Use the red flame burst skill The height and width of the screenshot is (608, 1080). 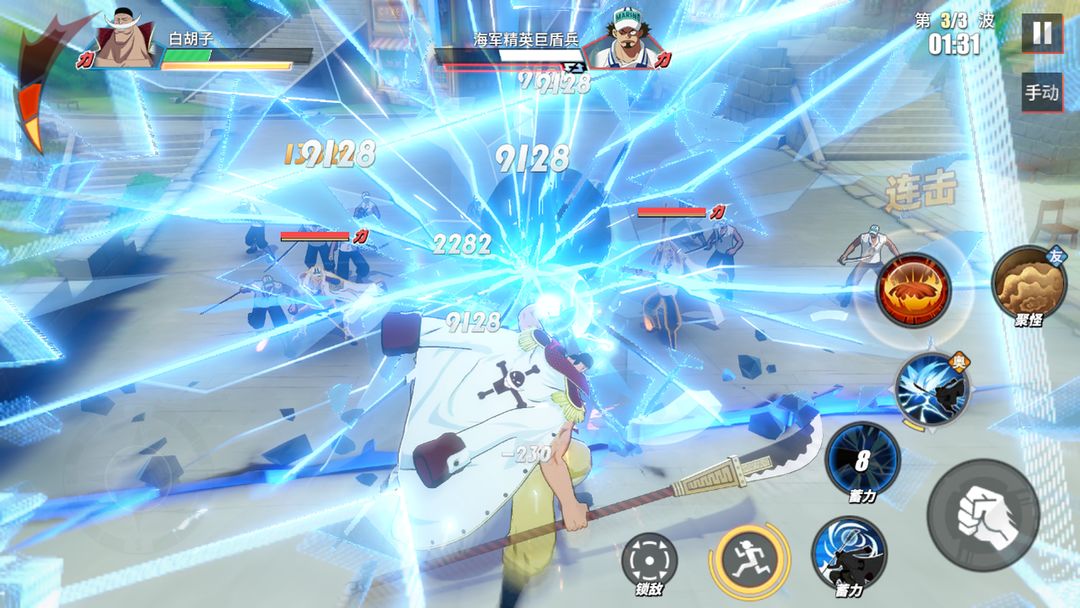point(913,289)
